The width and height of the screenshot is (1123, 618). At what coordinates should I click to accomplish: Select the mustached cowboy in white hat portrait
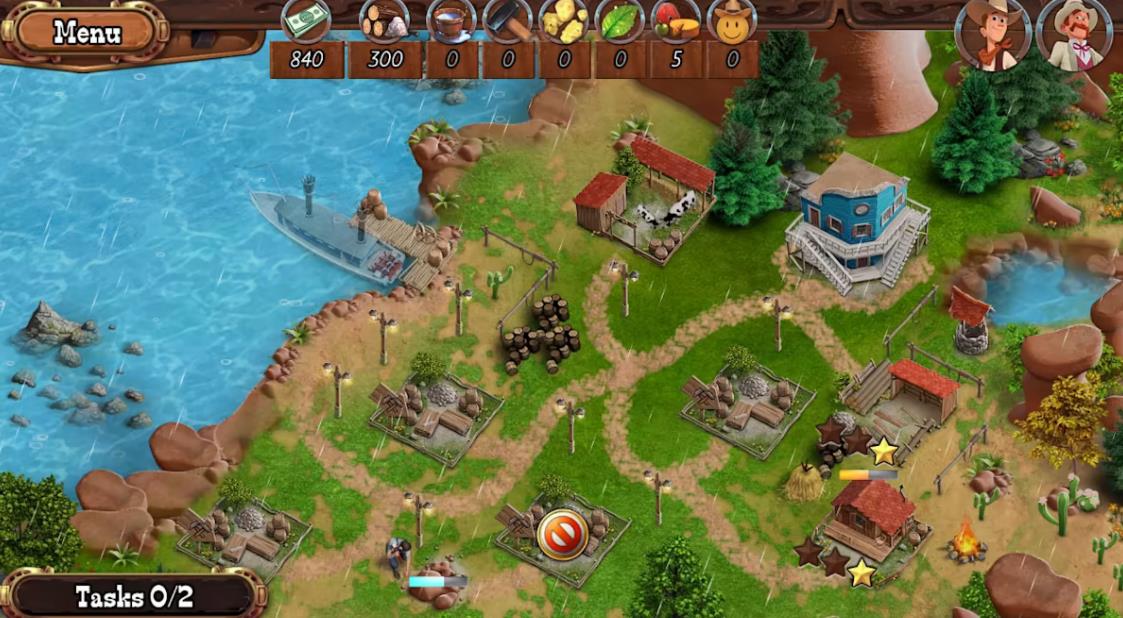1074,36
